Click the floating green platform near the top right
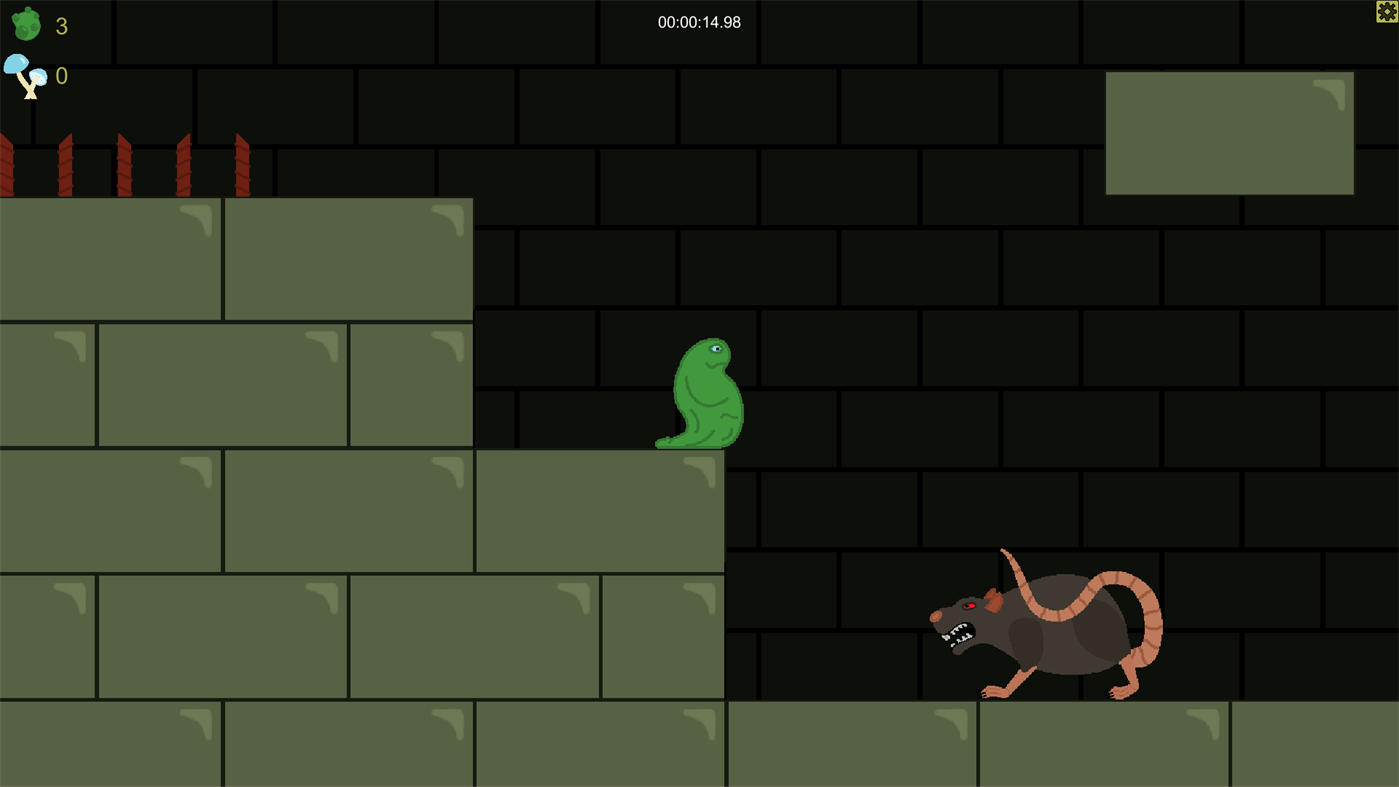Viewport: 1399px width, 787px height. (1229, 132)
